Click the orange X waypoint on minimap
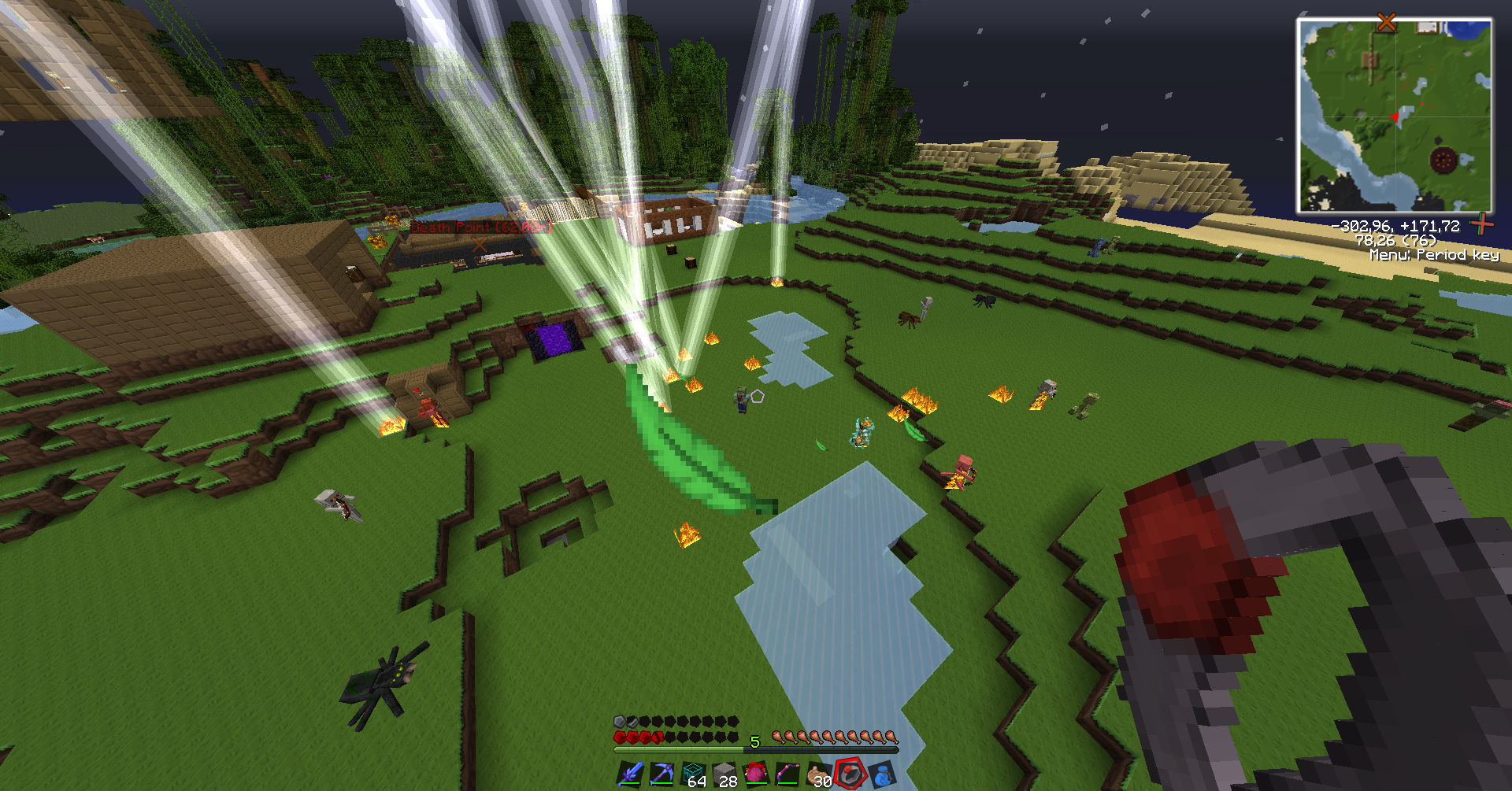The image size is (1512, 791). [x=1386, y=22]
